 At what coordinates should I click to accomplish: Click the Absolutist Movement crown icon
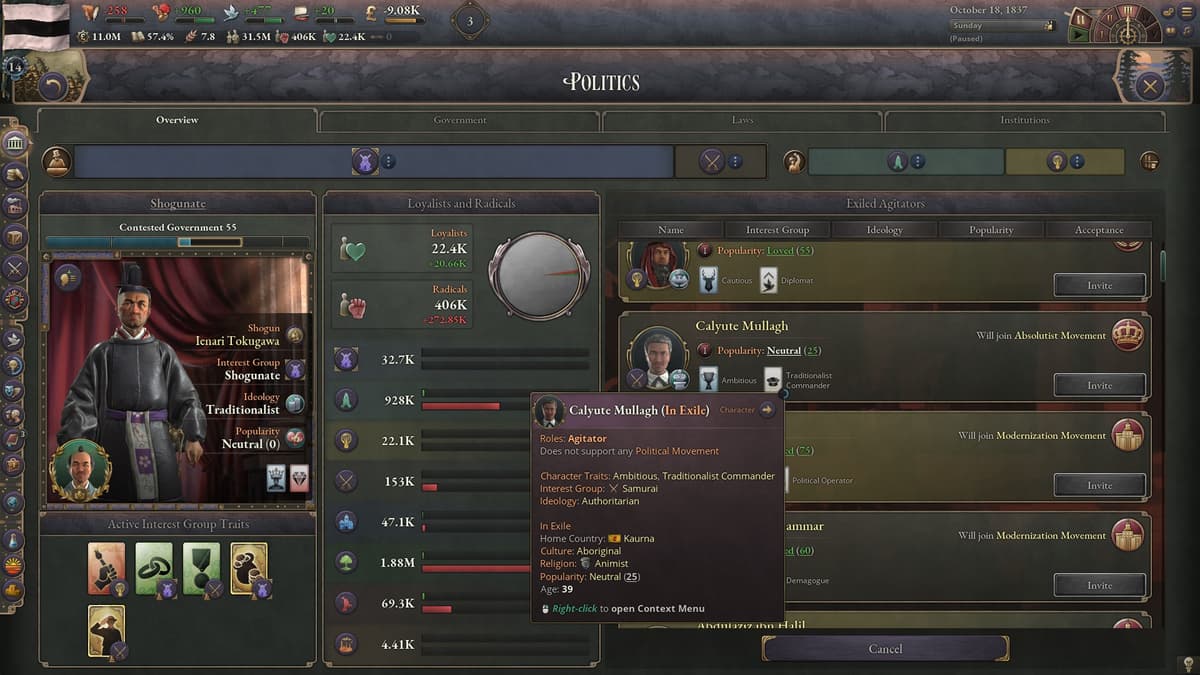pyautogui.click(x=1127, y=336)
